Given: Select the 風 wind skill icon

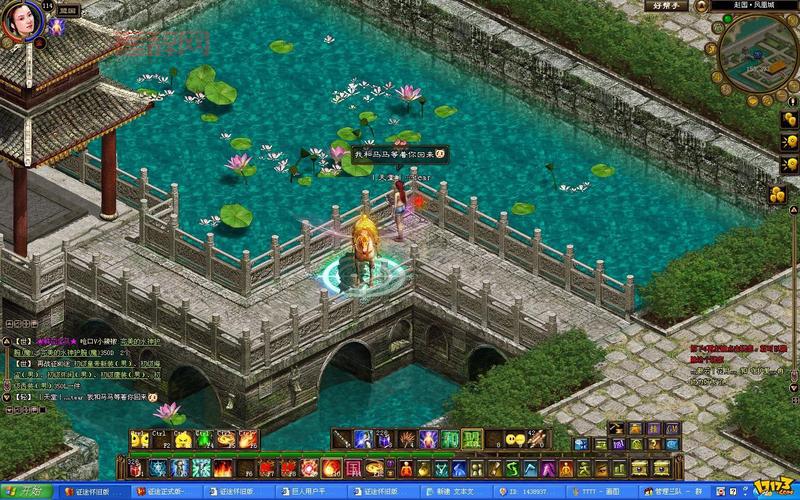Looking at the screenshot, I should (352, 468).
